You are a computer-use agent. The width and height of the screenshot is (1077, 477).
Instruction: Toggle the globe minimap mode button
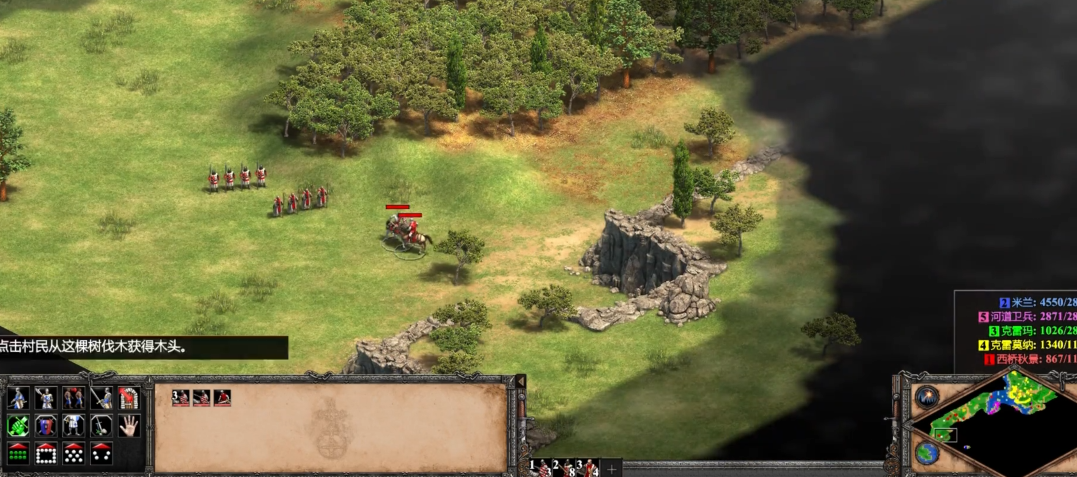(925, 453)
